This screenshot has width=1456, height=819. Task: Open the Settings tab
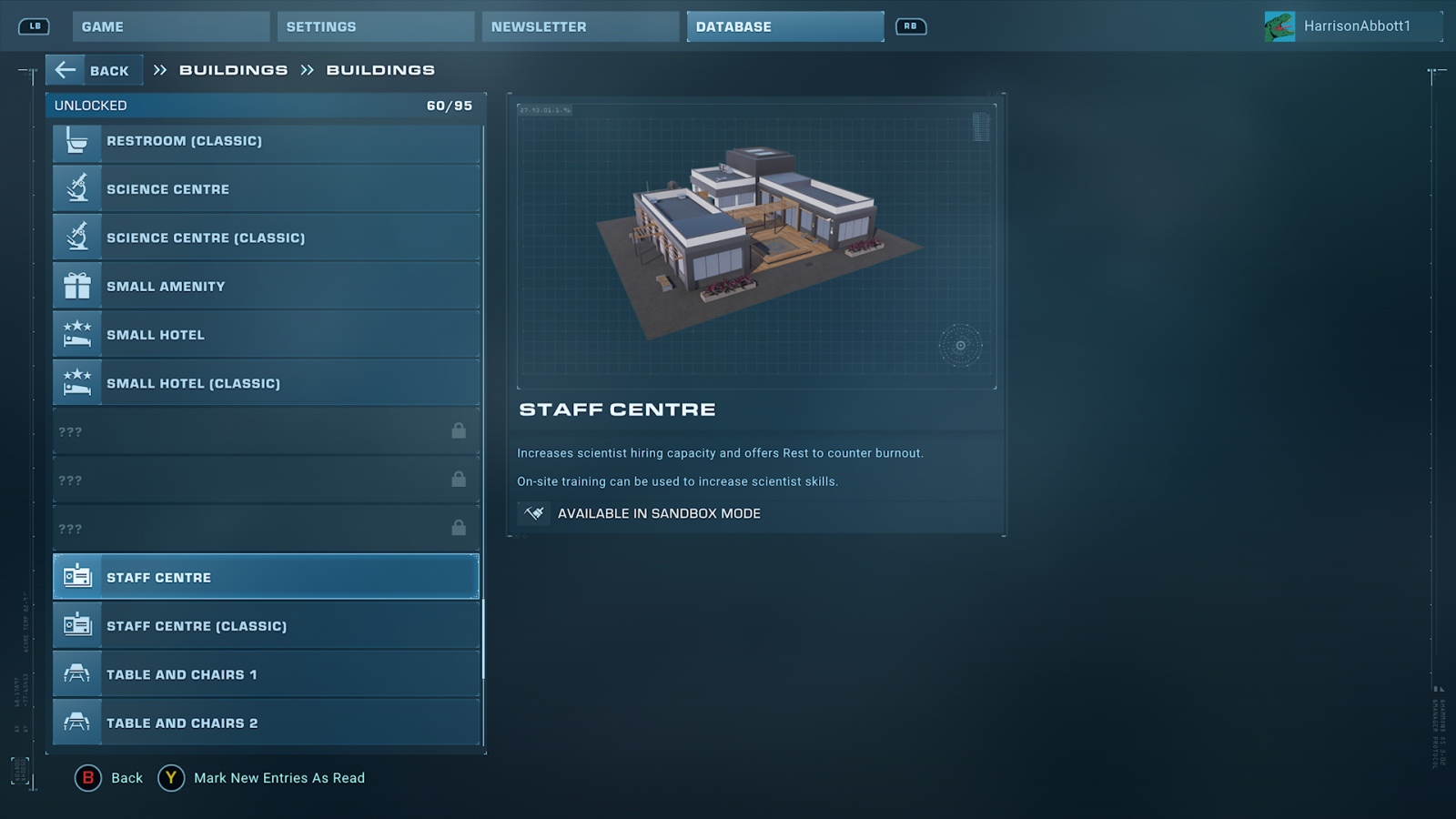point(375,26)
